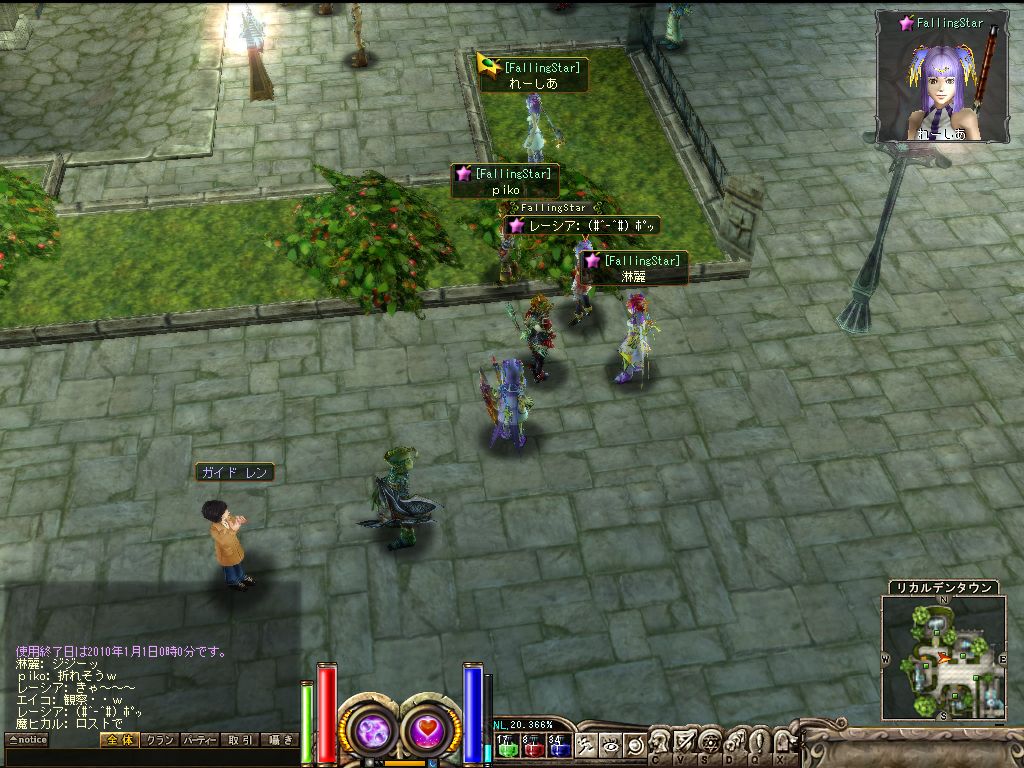This screenshot has width=1024, height=768.
Task: Activate the heart skill slot
Action: coord(429,729)
